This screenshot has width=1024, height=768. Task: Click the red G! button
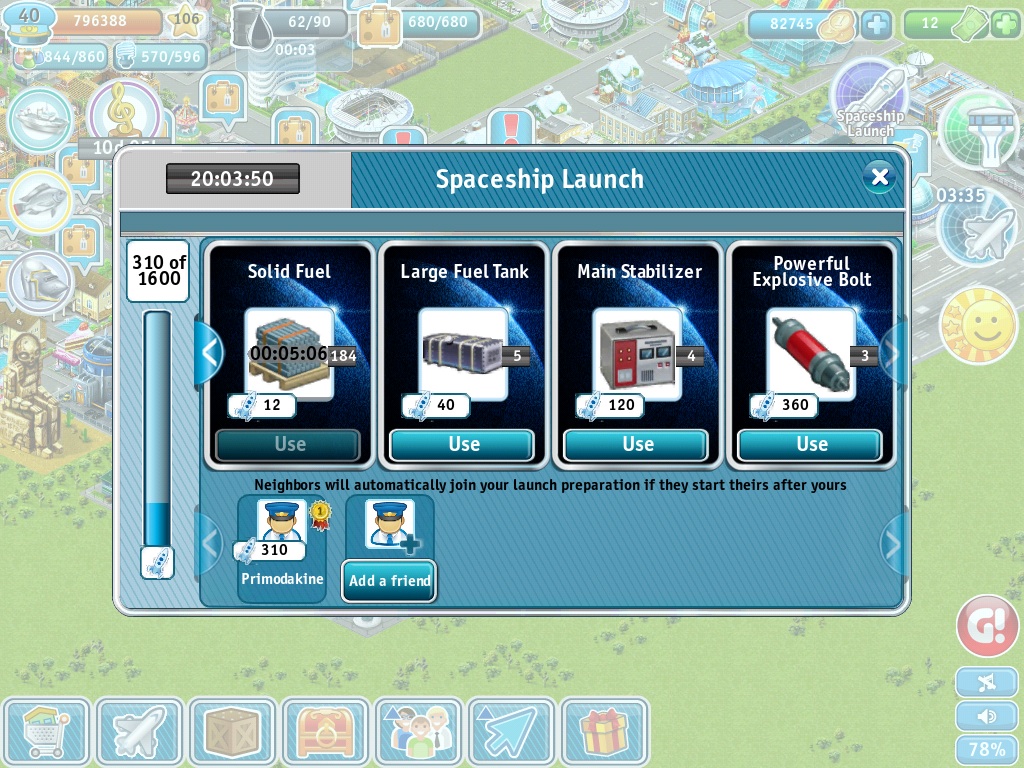987,626
